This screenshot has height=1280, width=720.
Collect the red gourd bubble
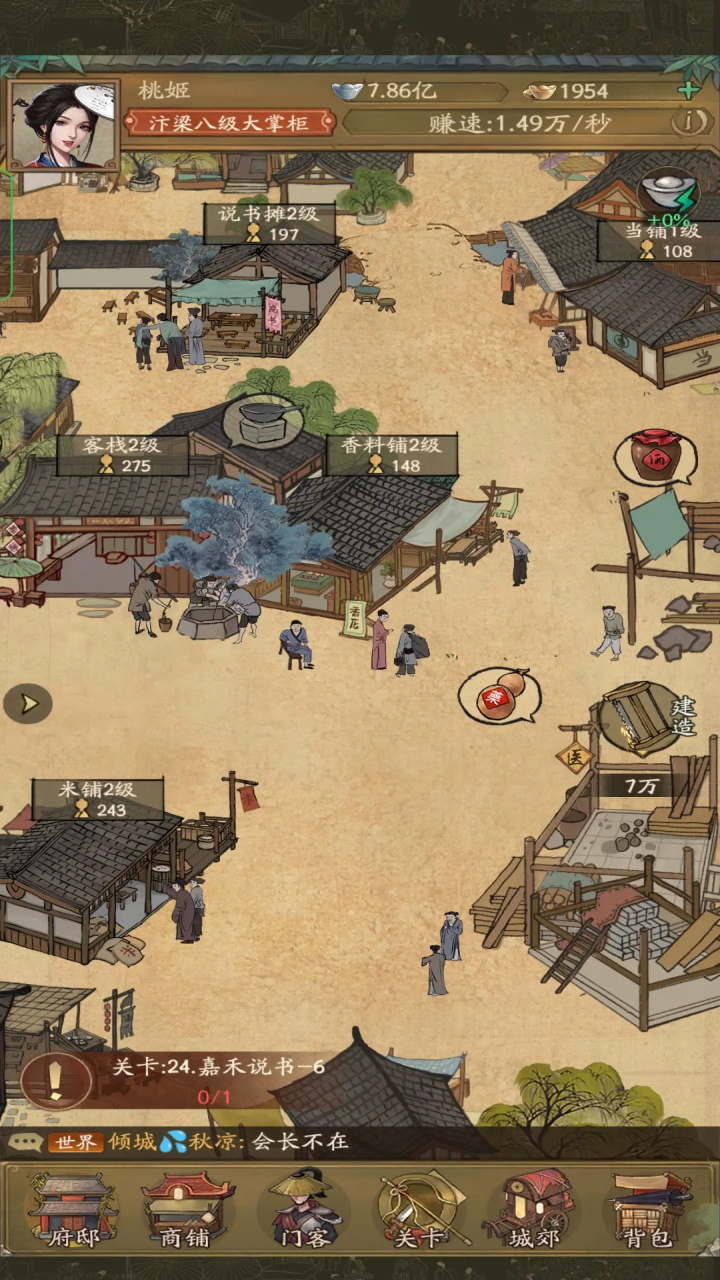(498, 694)
